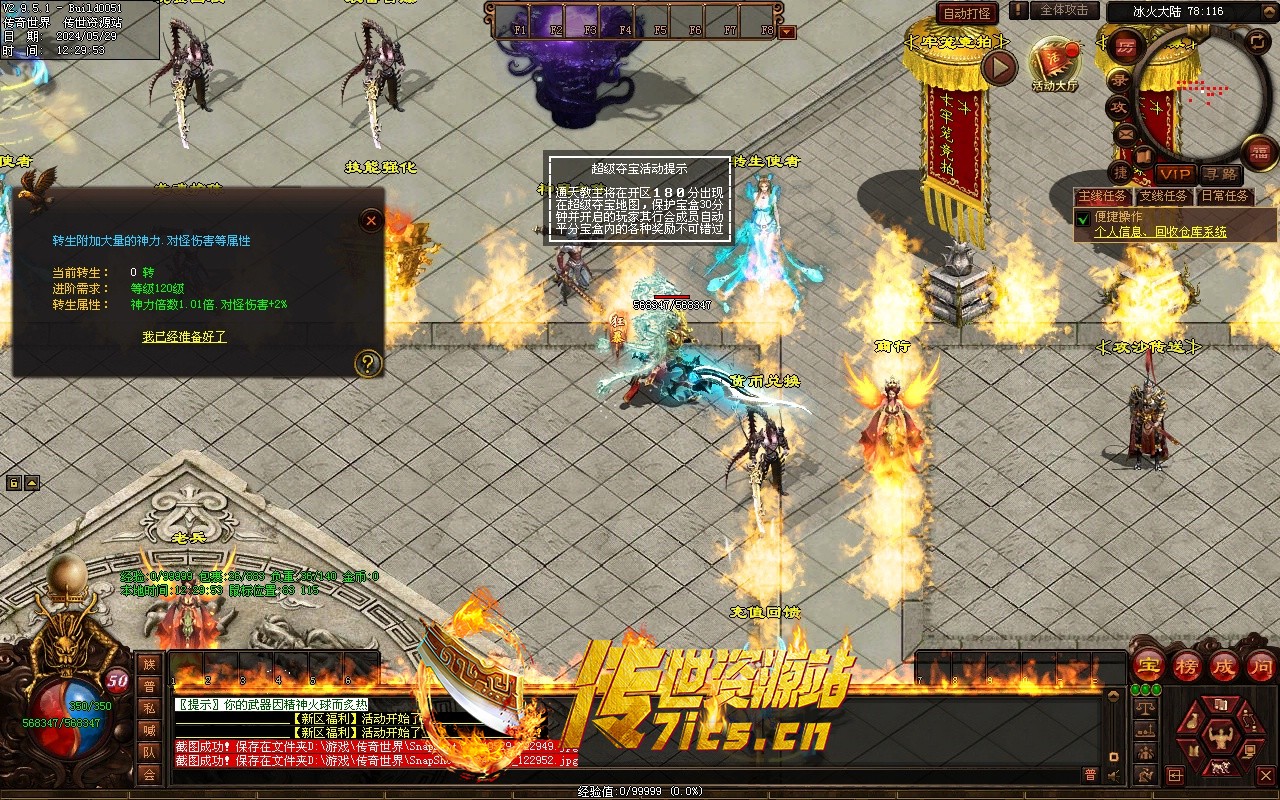The height and width of the screenshot is (800, 1280).
Task: Activate the 寻路 pathfinding button
Action: (1219, 174)
